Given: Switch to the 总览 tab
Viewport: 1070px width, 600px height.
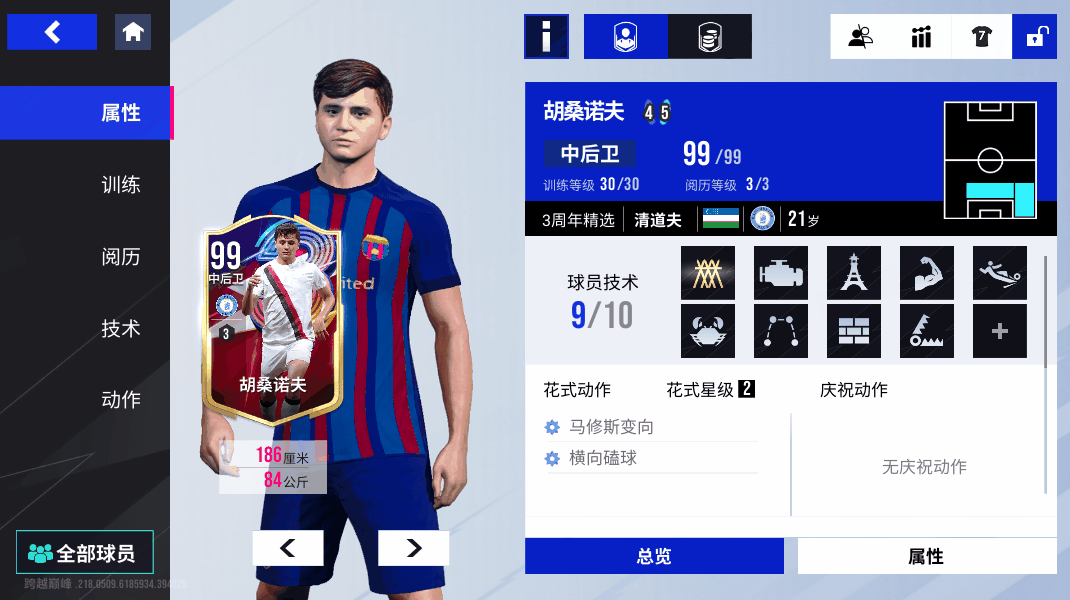Looking at the screenshot, I should 654,556.
